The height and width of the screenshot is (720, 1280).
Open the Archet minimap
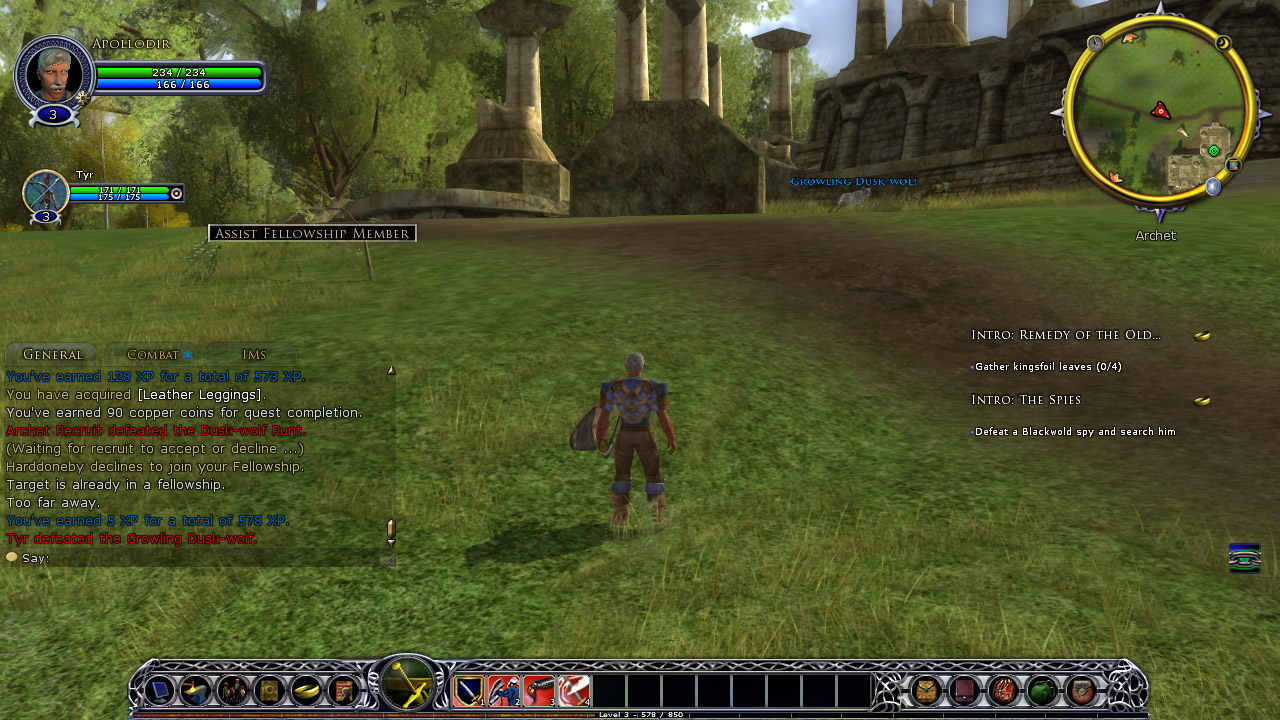pos(1158,110)
